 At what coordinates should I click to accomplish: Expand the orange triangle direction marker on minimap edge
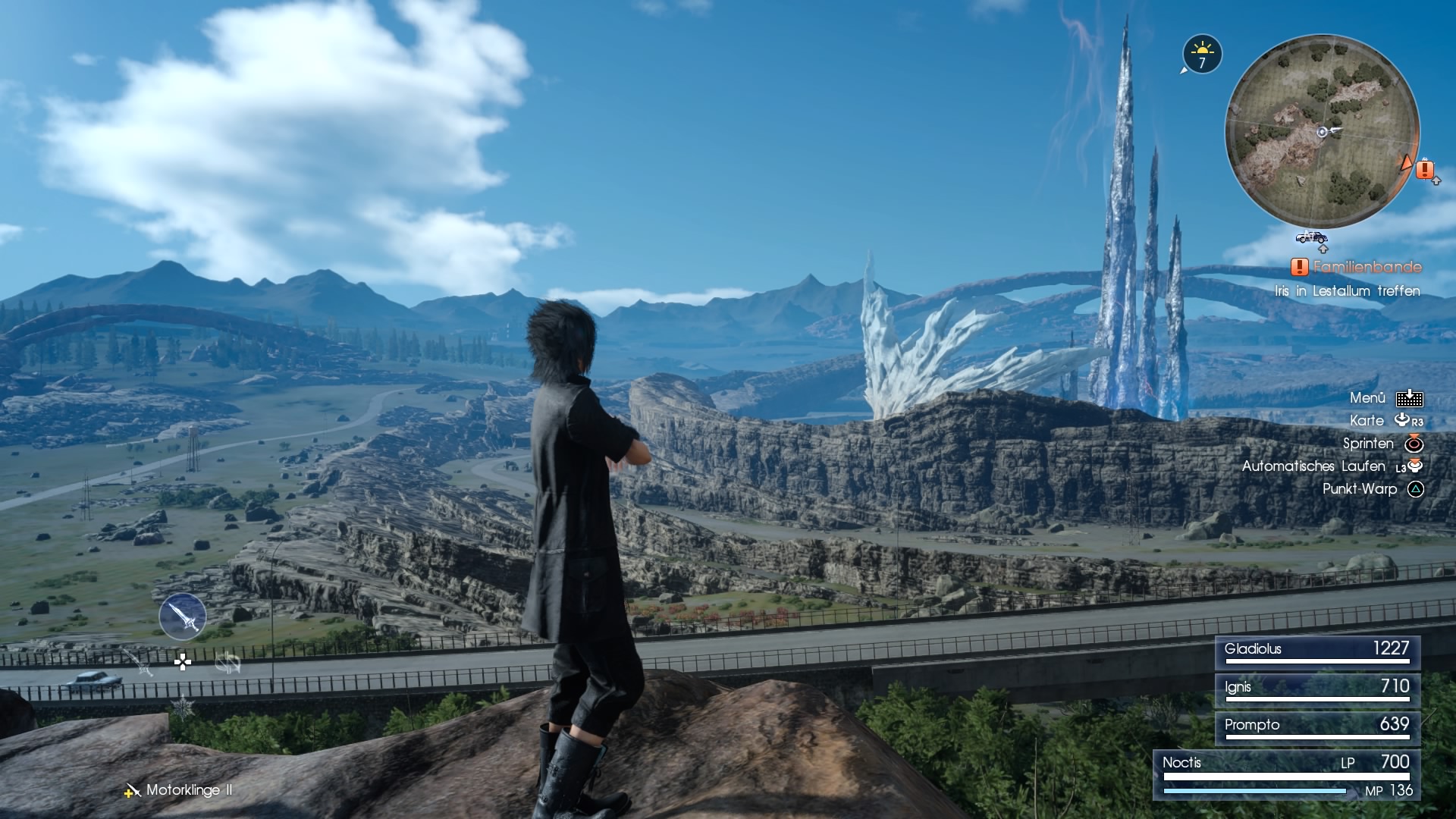pyautogui.click(x=1407, y=164)
